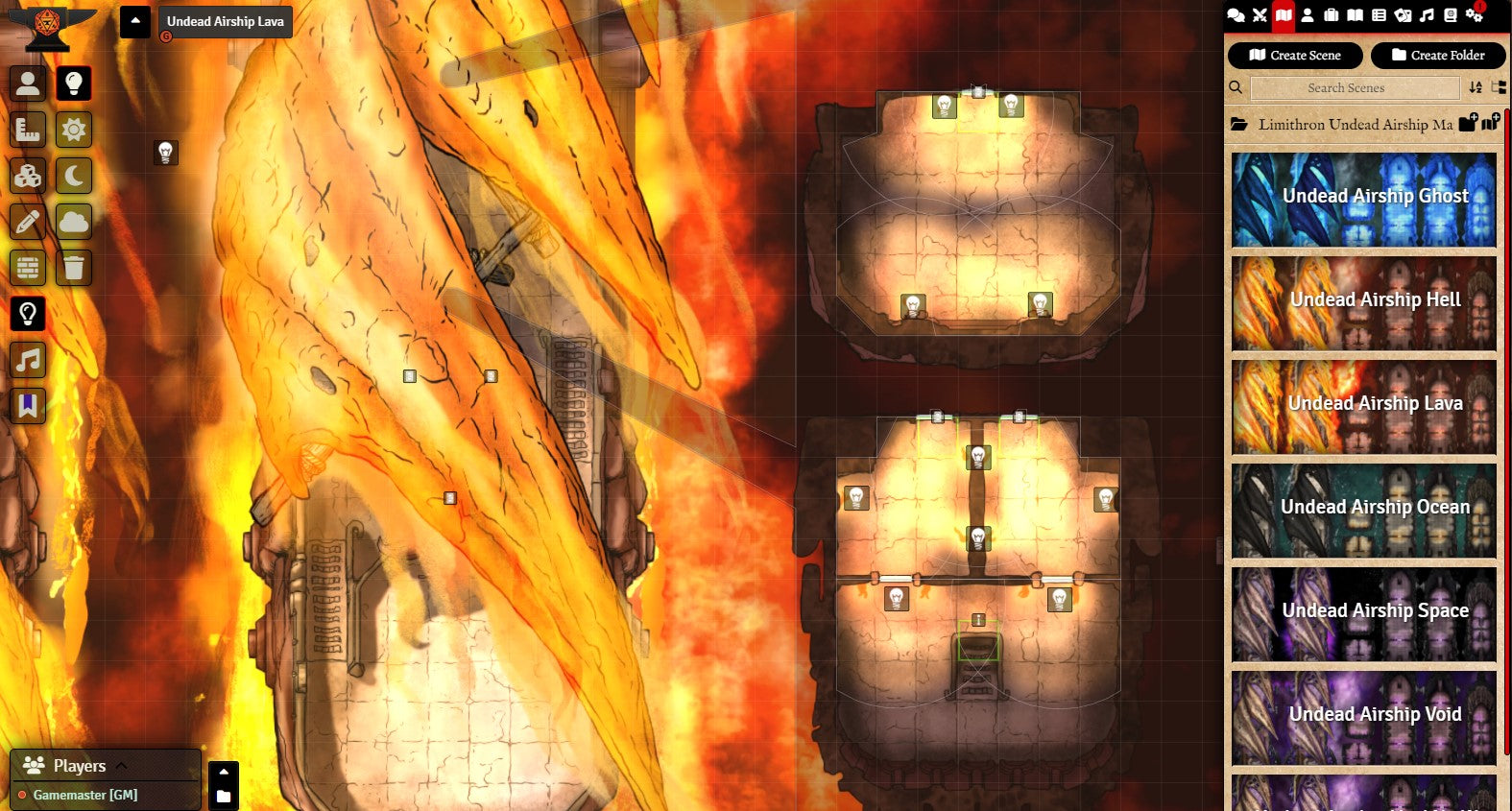Open the playlists tab (music note) in sidebar
Image resolution: width=1512 pixels, height=811 pixels.
click(x=1427, y=15)
